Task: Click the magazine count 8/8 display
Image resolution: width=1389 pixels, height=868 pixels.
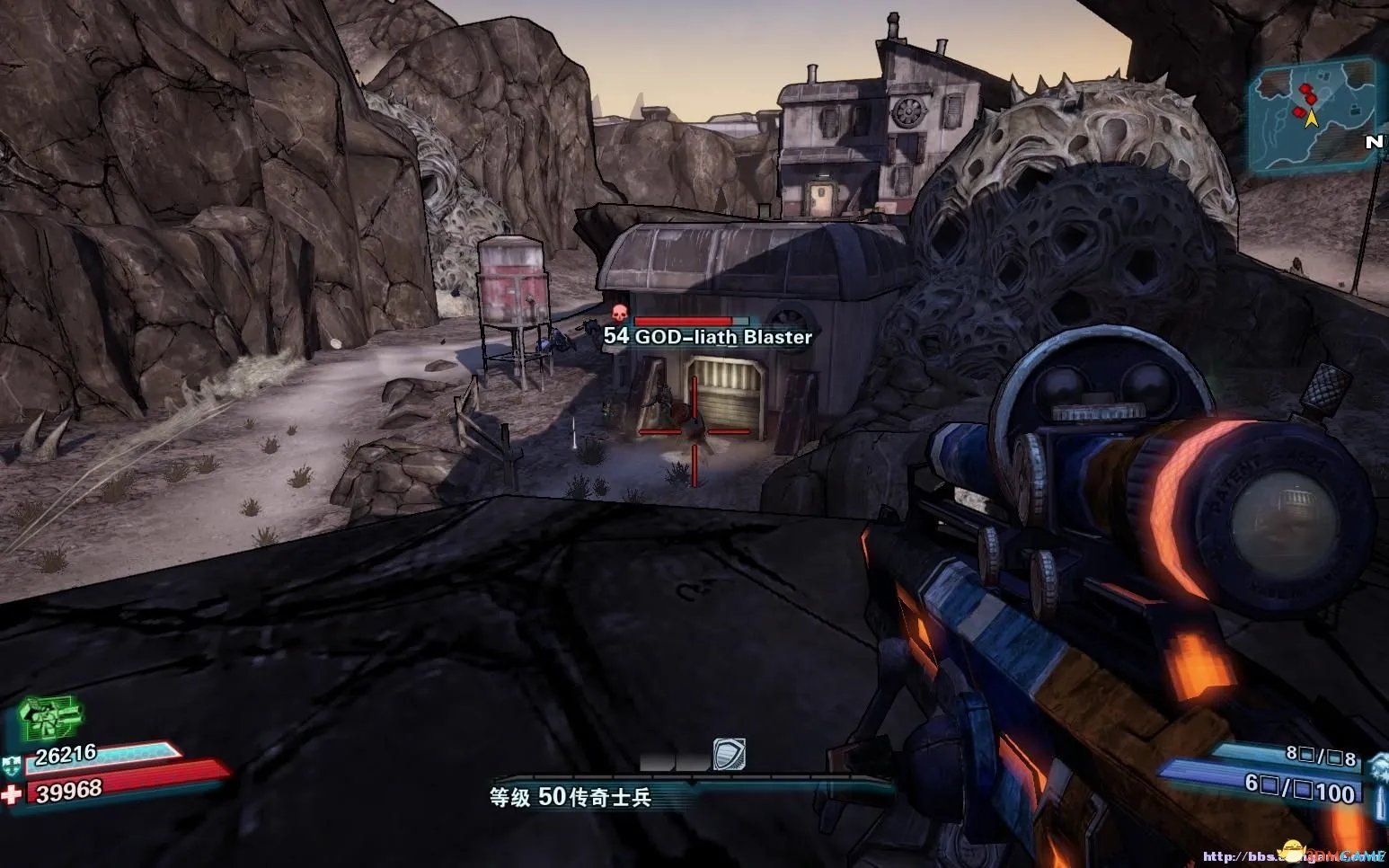Action: point(1321,756)
